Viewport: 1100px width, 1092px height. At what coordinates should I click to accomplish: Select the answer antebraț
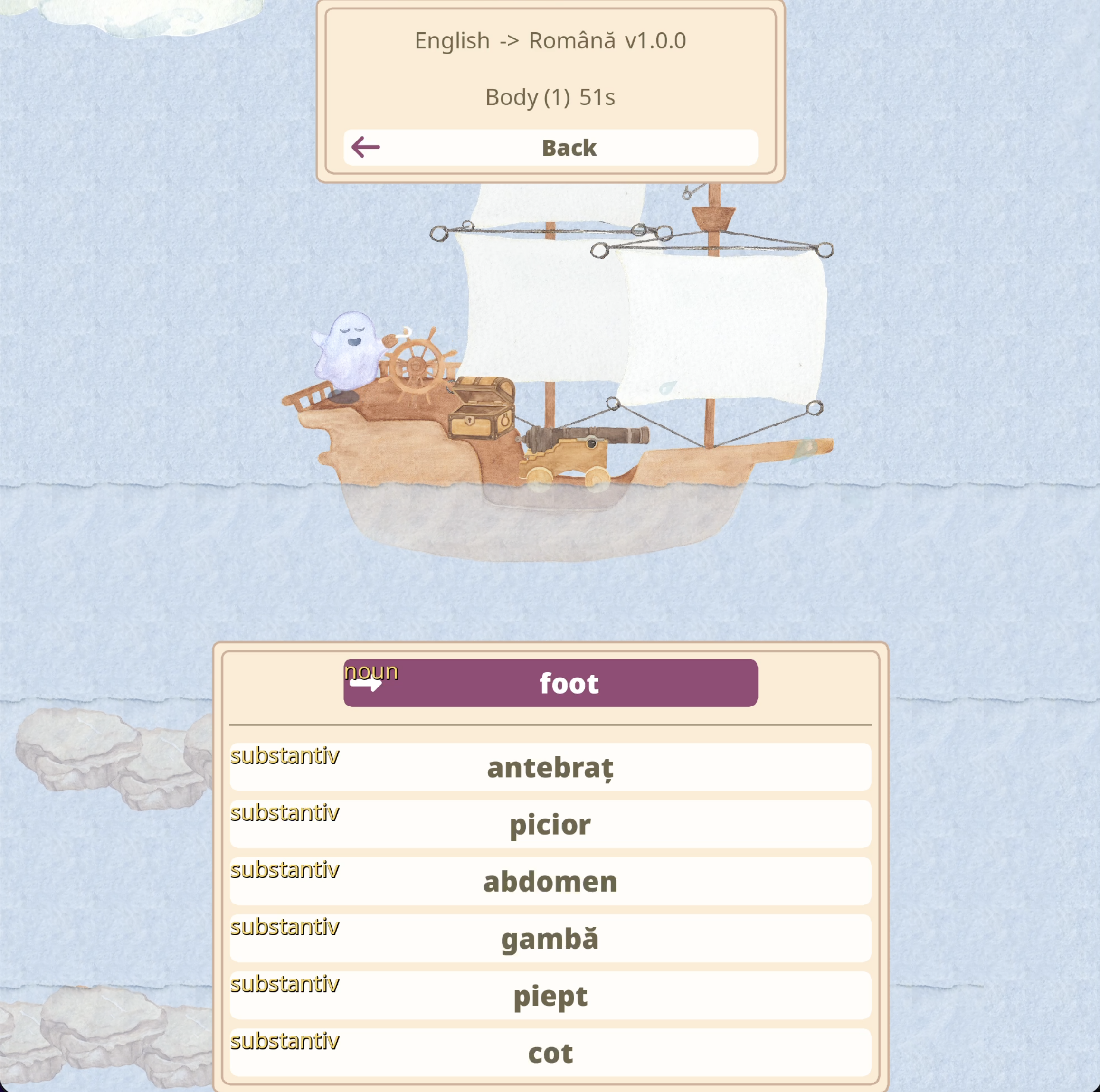coord(550,766)
